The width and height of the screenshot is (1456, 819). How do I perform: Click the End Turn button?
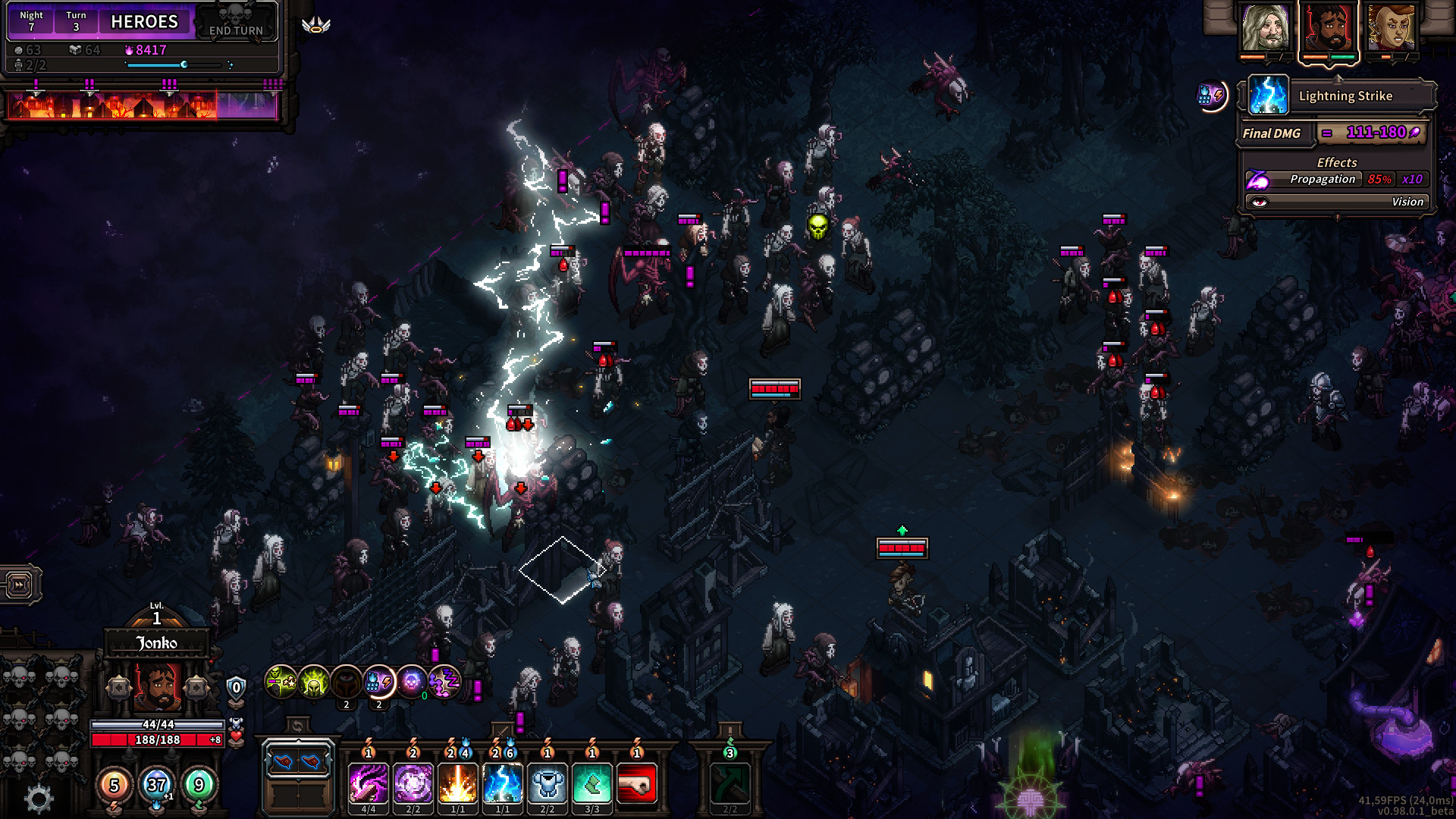pyautogui.click(x=236, y=22)
